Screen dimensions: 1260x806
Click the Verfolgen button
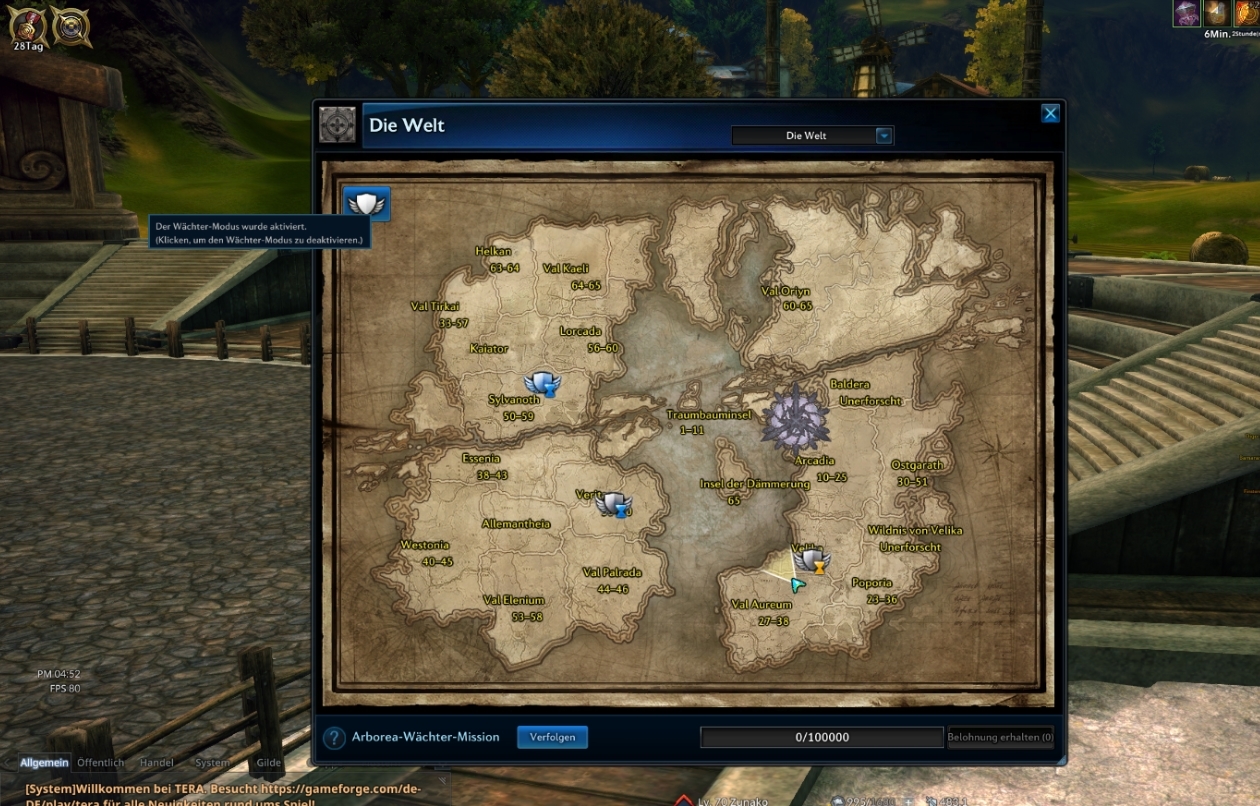tap(552, 737)
